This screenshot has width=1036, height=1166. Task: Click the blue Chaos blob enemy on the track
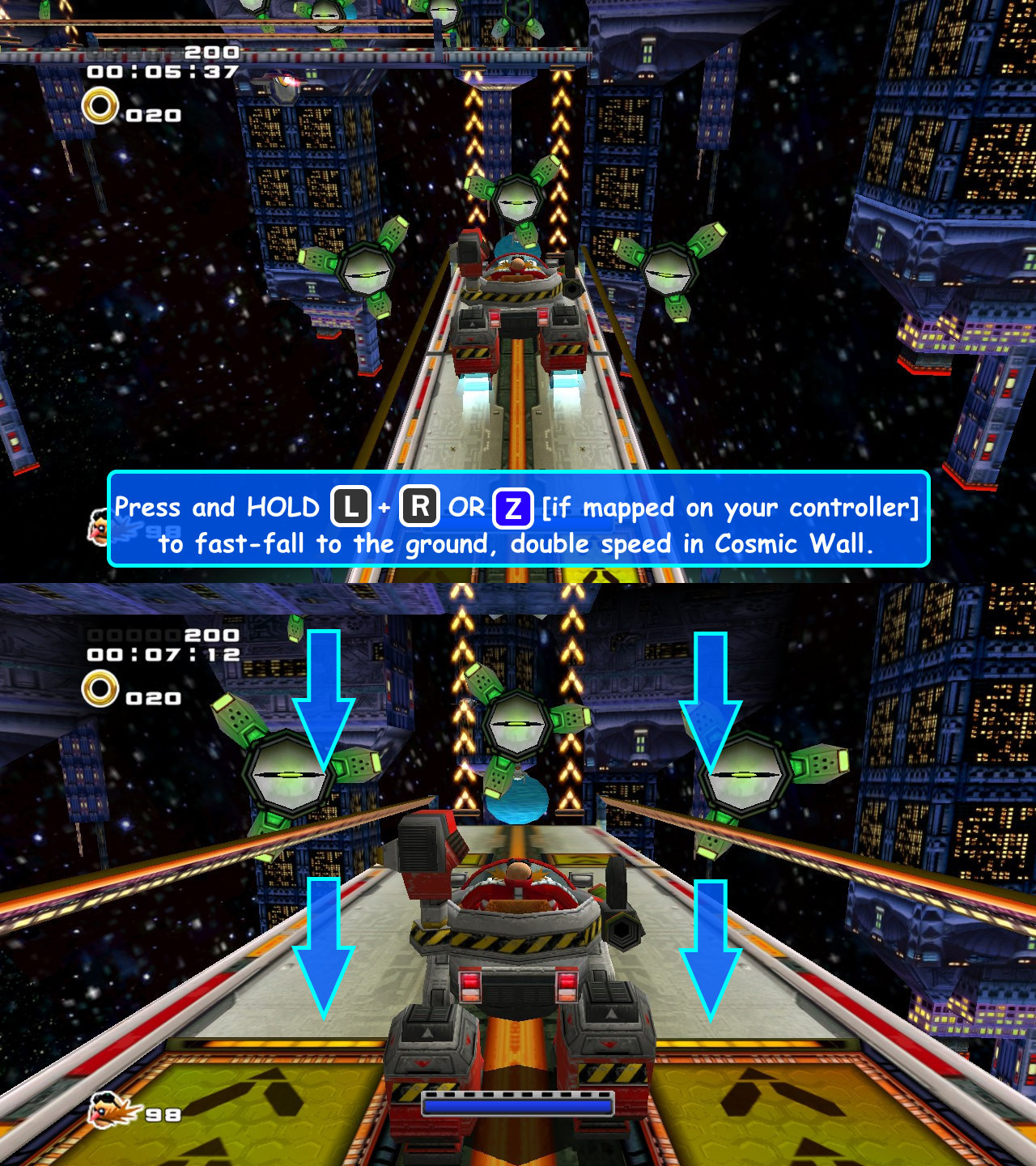516,800
